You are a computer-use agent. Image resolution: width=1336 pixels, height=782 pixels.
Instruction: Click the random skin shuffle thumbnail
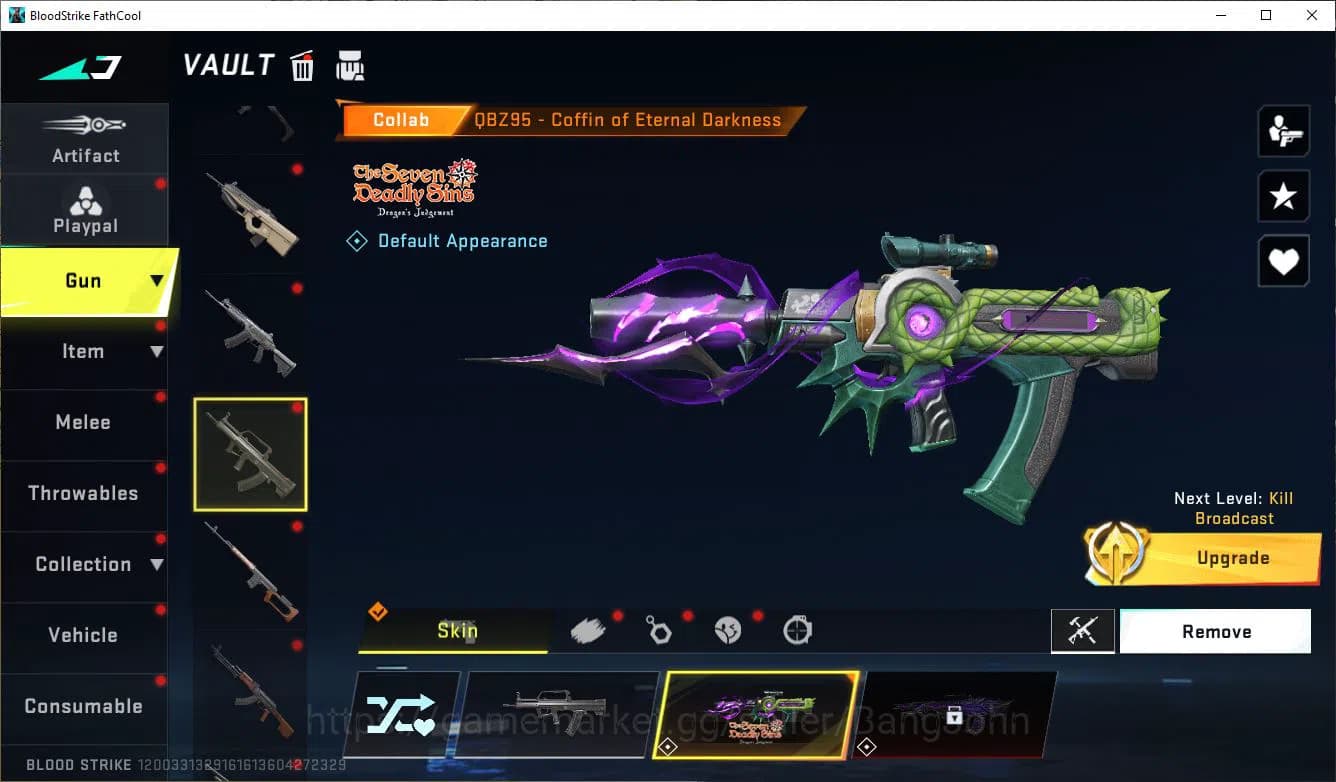click(403, 713)
